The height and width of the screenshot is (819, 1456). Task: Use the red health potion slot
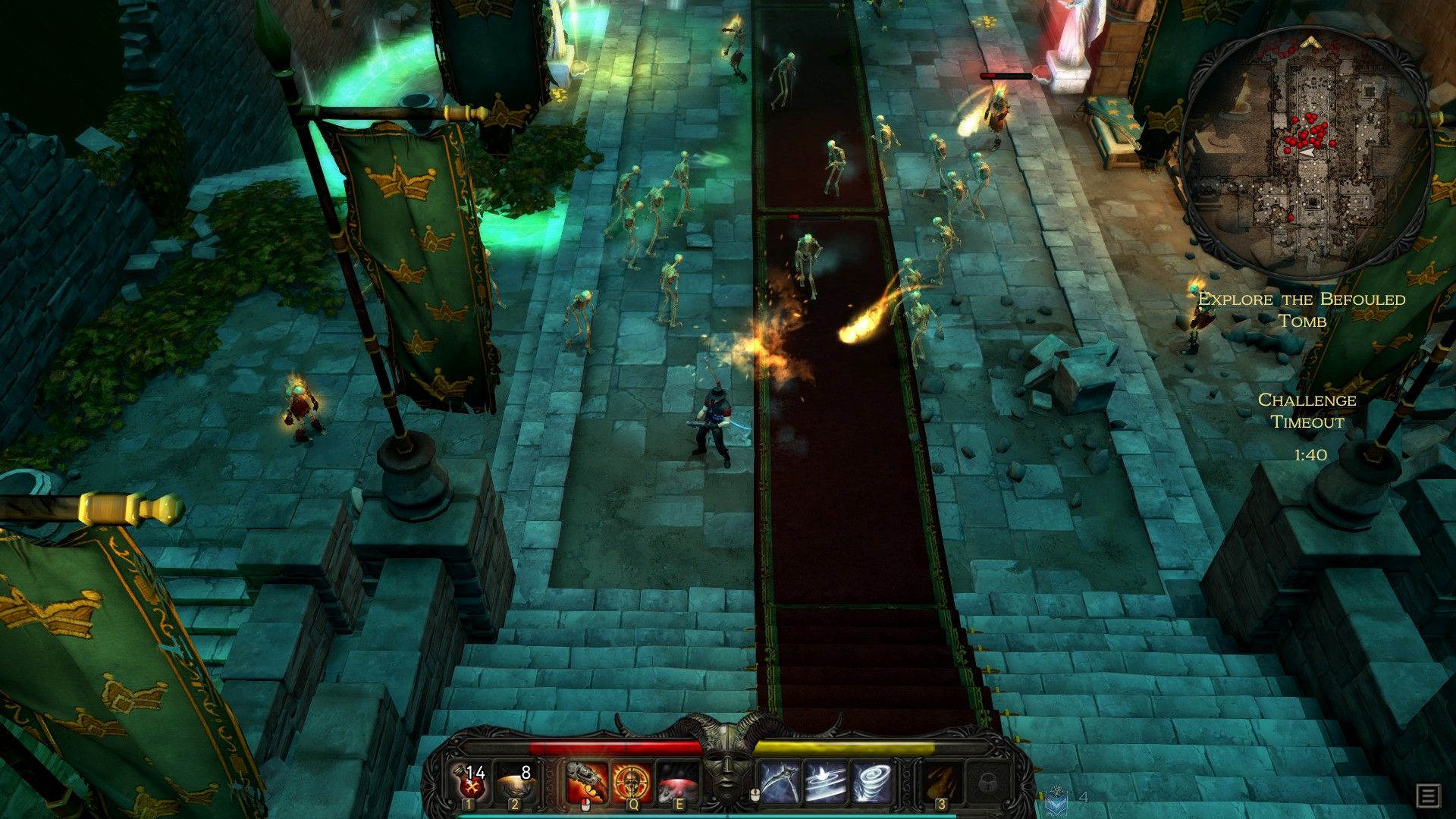coord(469,783)
